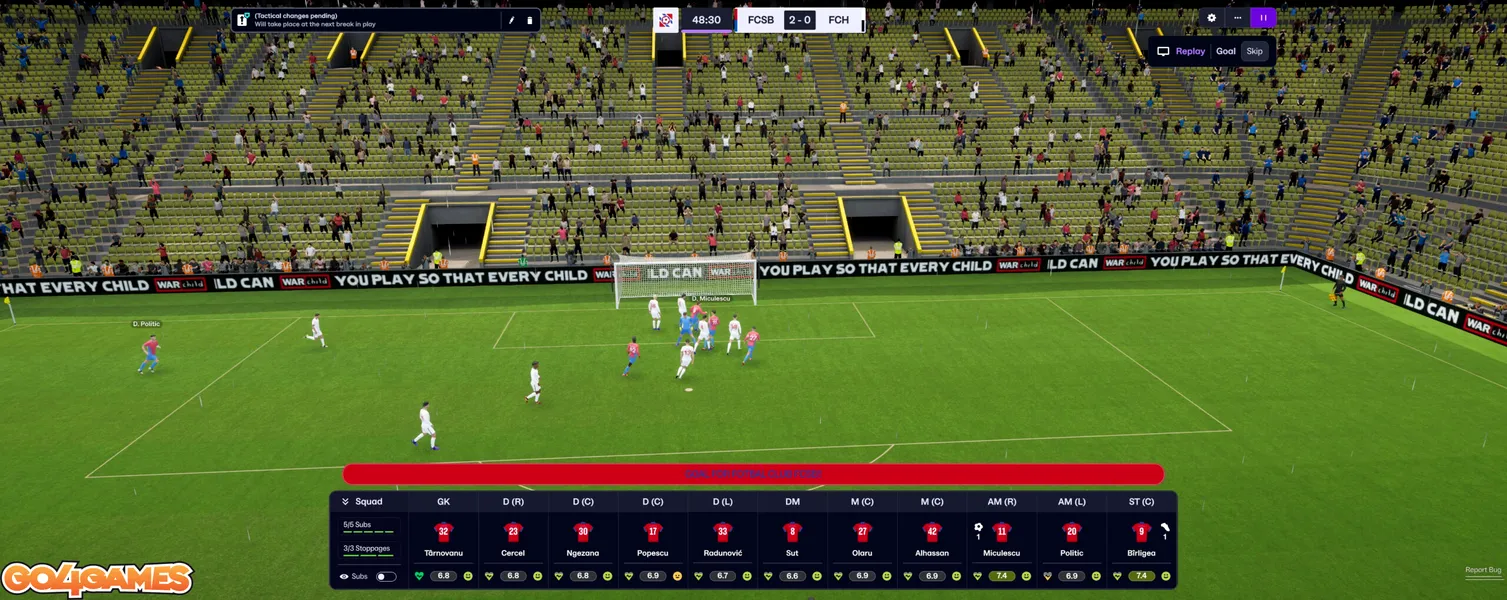The width and height of the screenshot is (1507, 600).
Task: Skip the goal replay
Action: (1254, 51)
